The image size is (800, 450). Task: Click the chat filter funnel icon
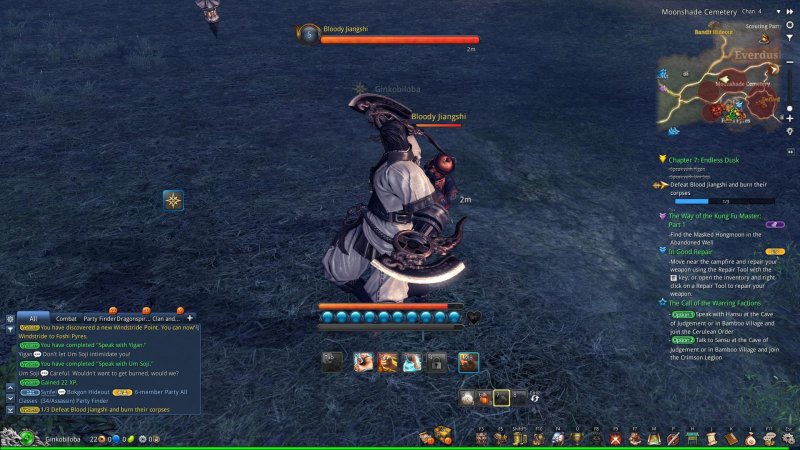pos(10,329)
